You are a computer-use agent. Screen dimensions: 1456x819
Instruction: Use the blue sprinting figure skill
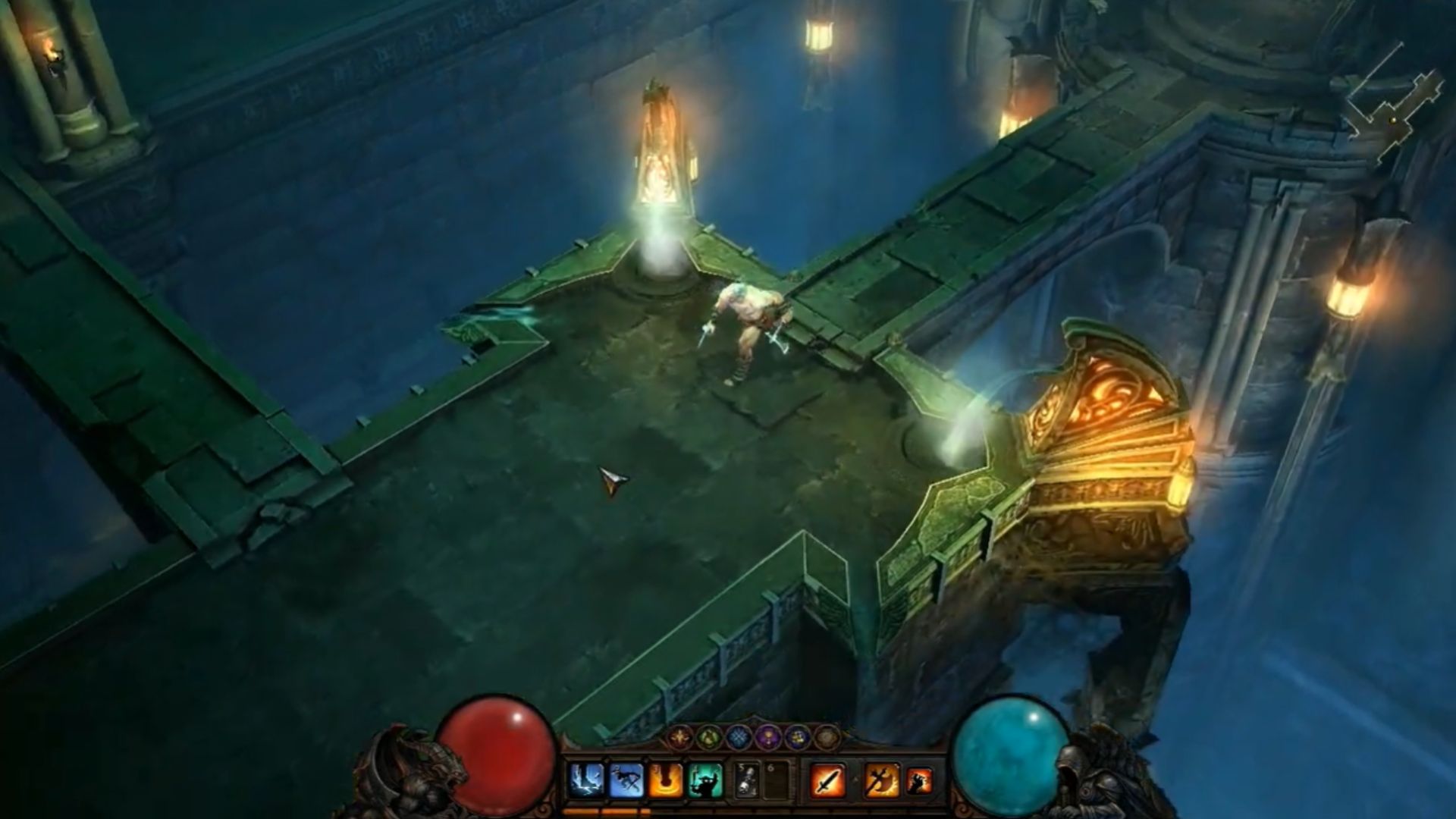[x=626, y=780]
